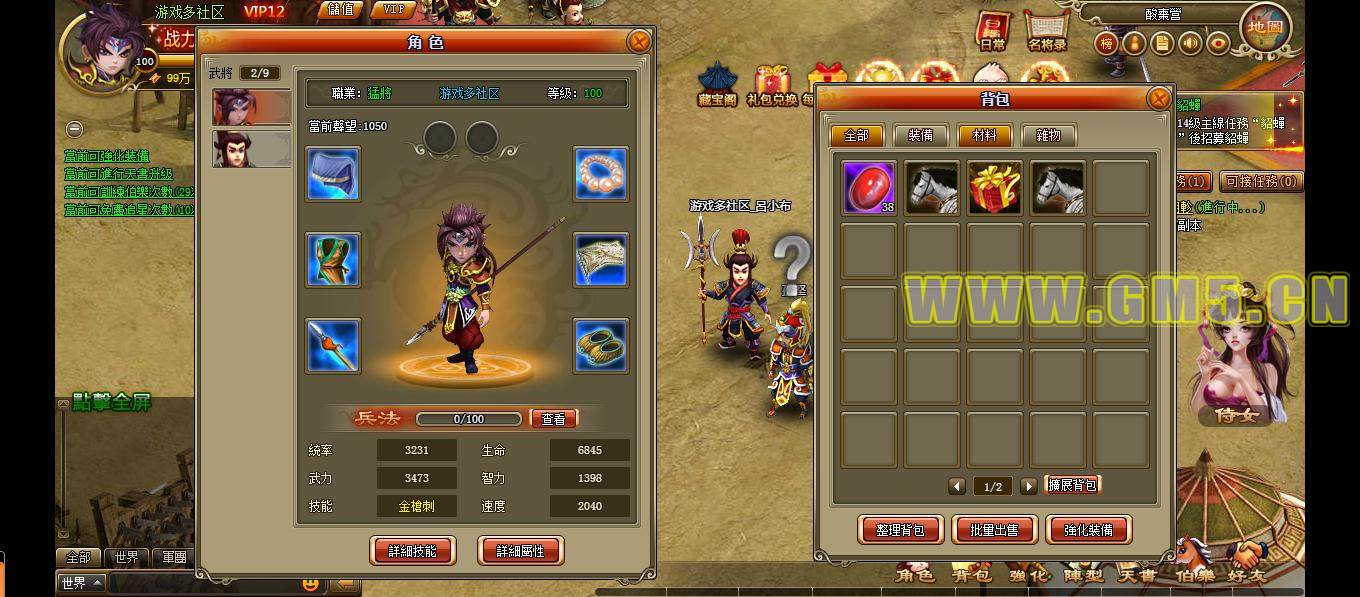1360x597 pixels.
Task: Expand the bag with 擴展背包
Action: point(1072,485)
